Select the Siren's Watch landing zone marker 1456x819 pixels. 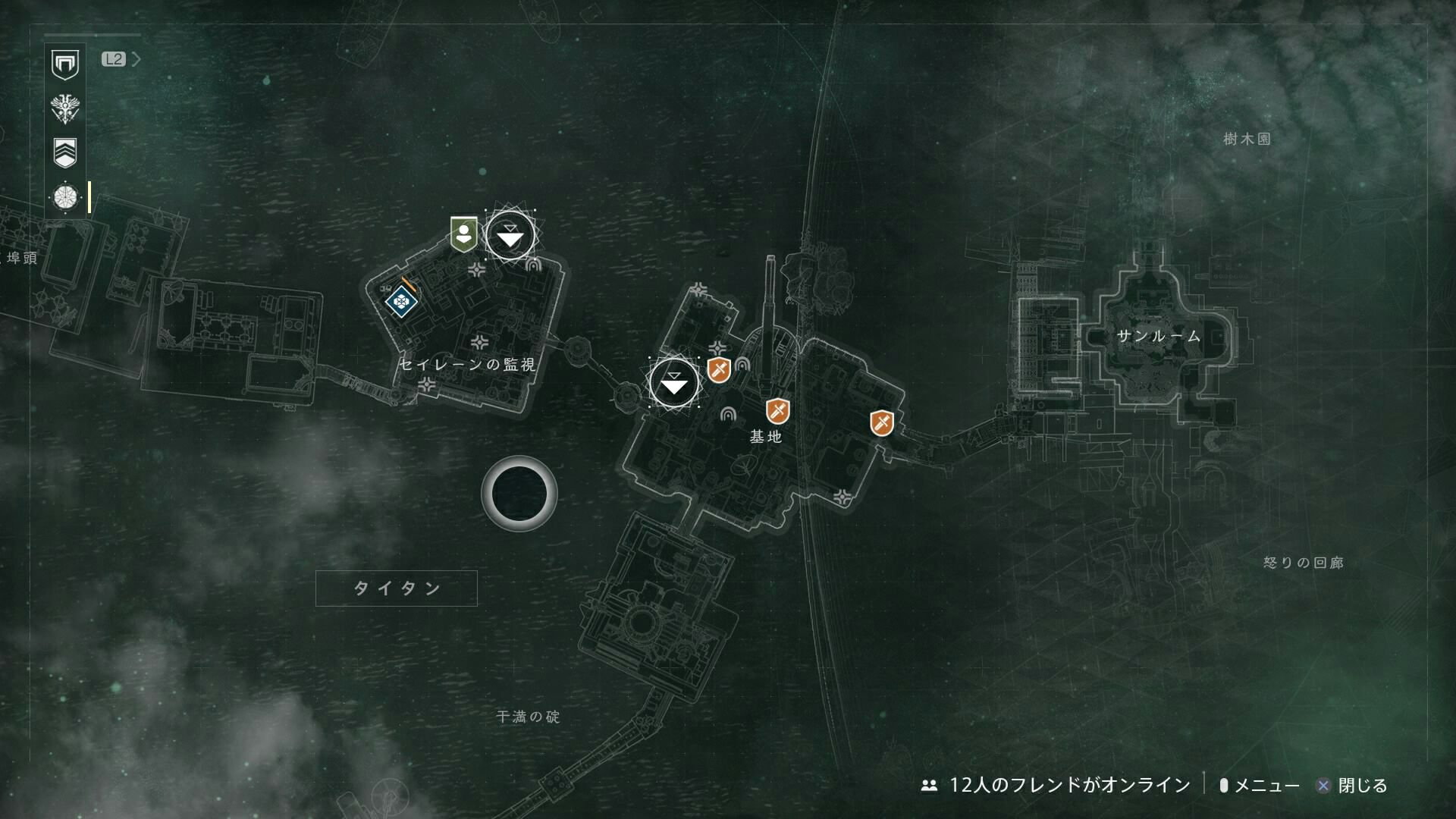[x=510, y=237]
